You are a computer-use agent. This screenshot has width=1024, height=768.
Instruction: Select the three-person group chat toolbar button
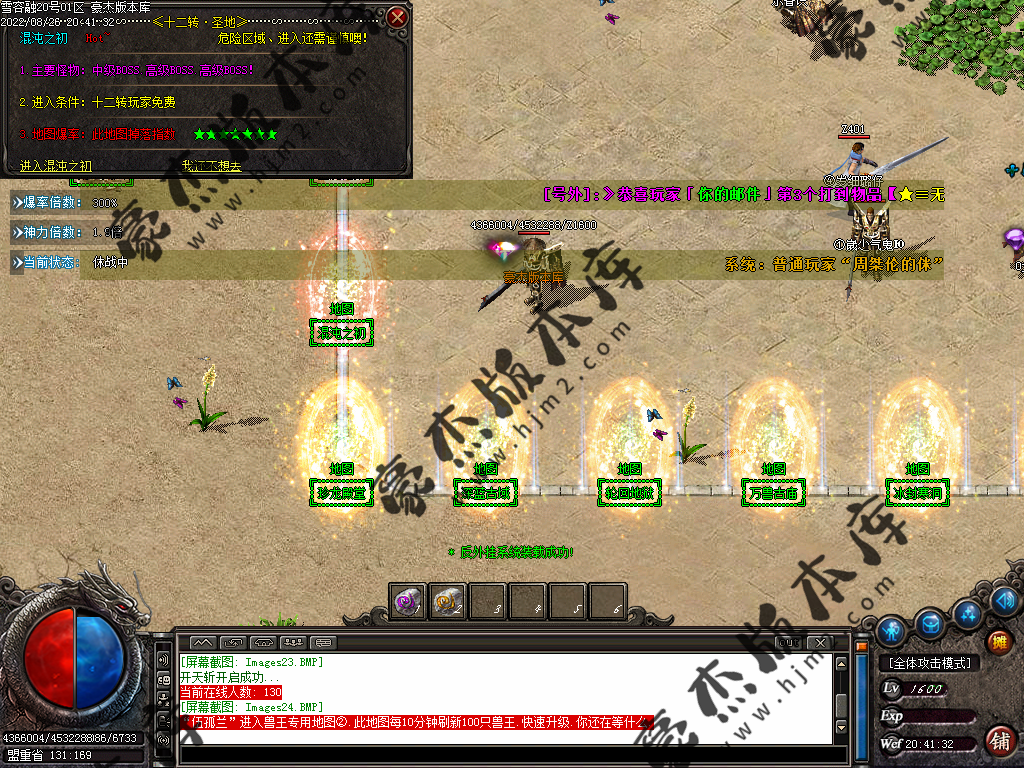click(293, 641)
